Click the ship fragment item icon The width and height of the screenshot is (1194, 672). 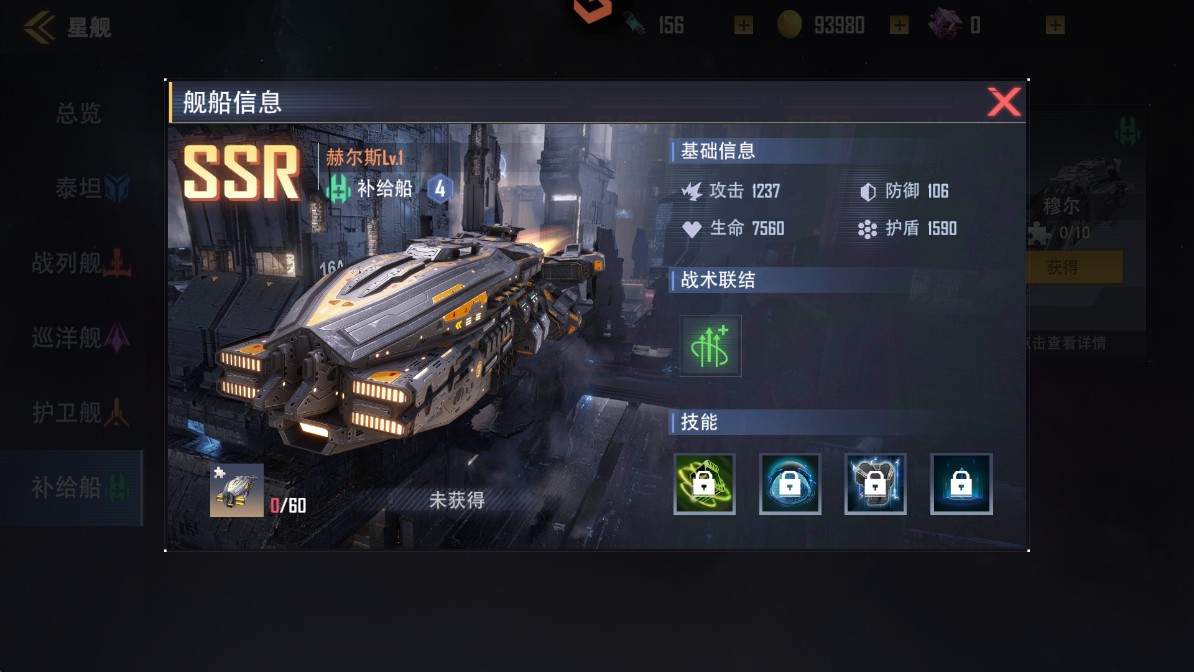pyautogui.click(x=237, y=490)
